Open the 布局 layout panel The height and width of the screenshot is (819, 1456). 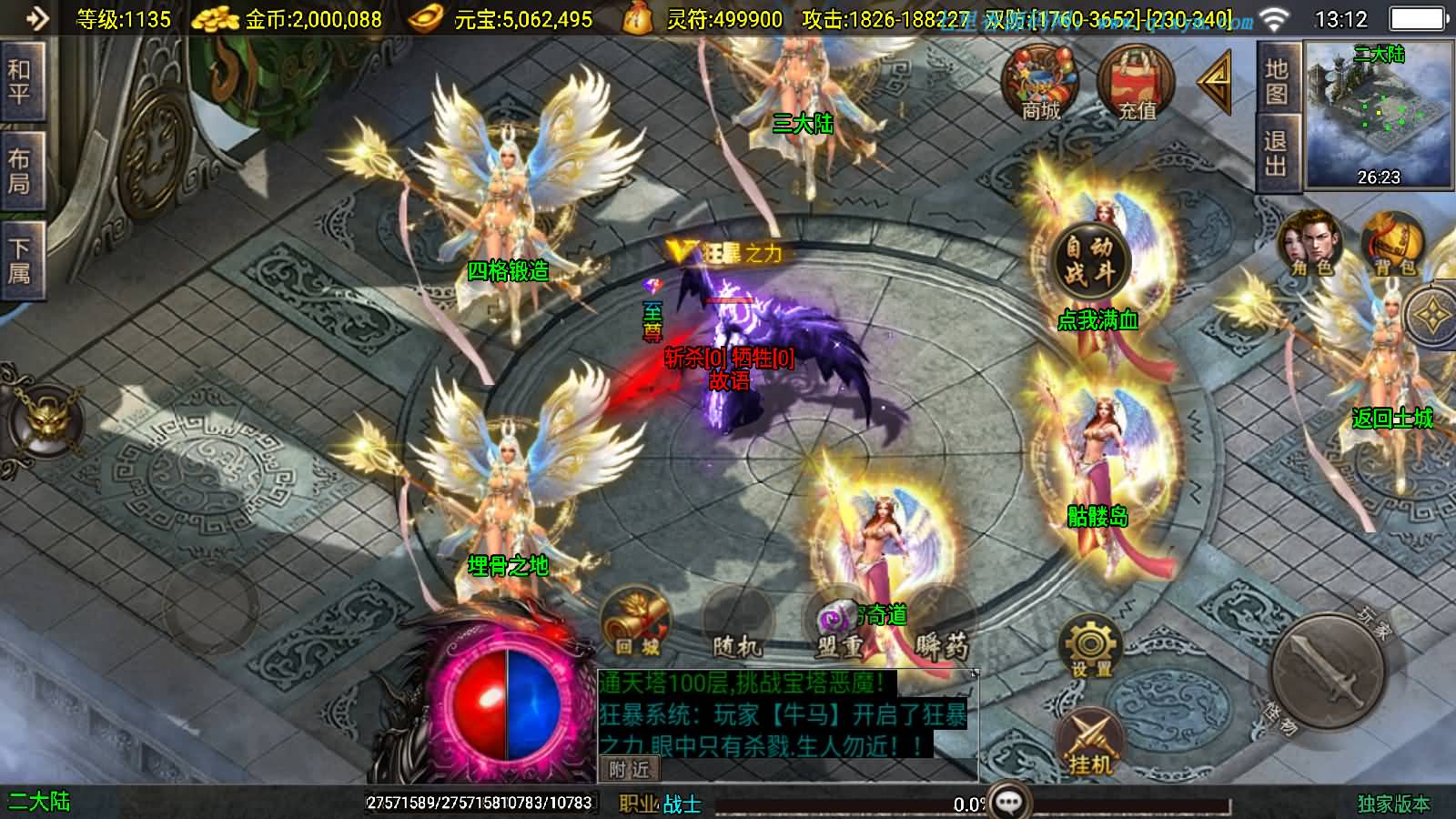click(x=19, y=172)
